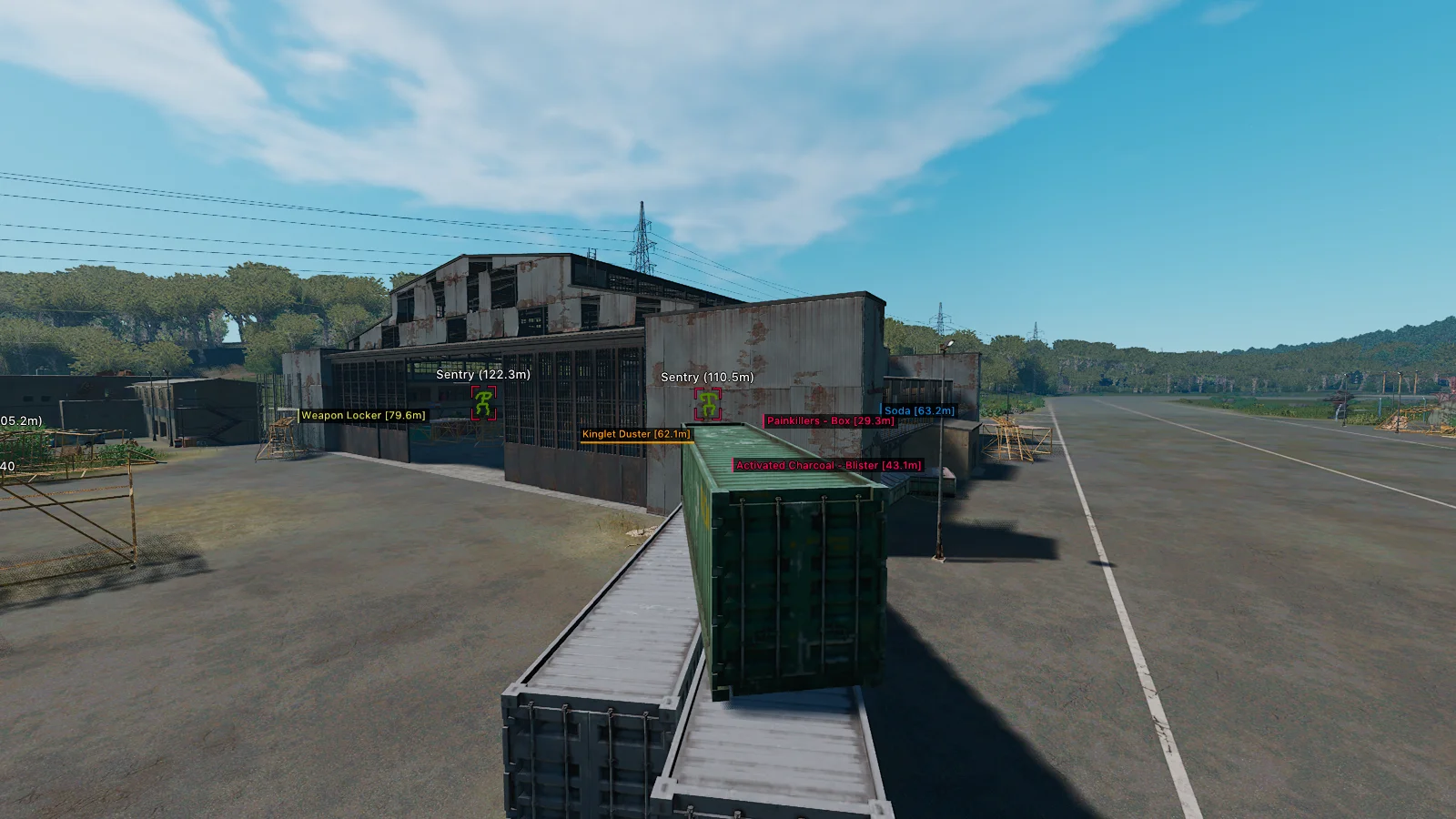
Task: Click the pink bar beside Activated Charcoal label
Action: point(733,465)
